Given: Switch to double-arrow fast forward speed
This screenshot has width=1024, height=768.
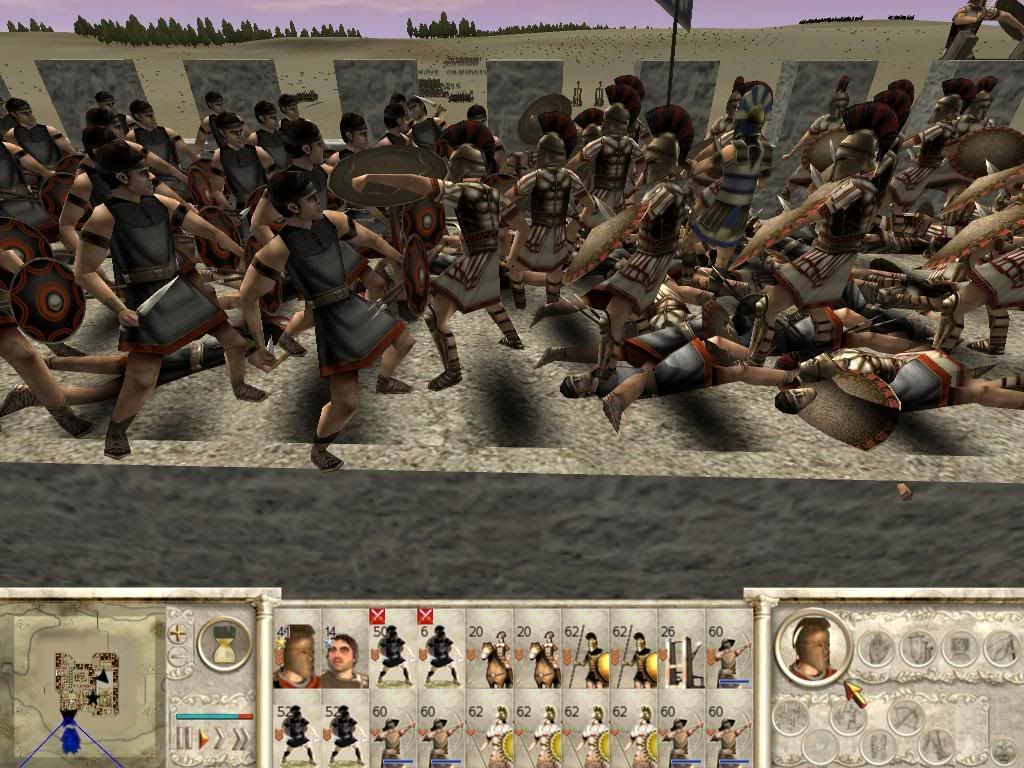Looking at the screenshot, I should 221,739.
